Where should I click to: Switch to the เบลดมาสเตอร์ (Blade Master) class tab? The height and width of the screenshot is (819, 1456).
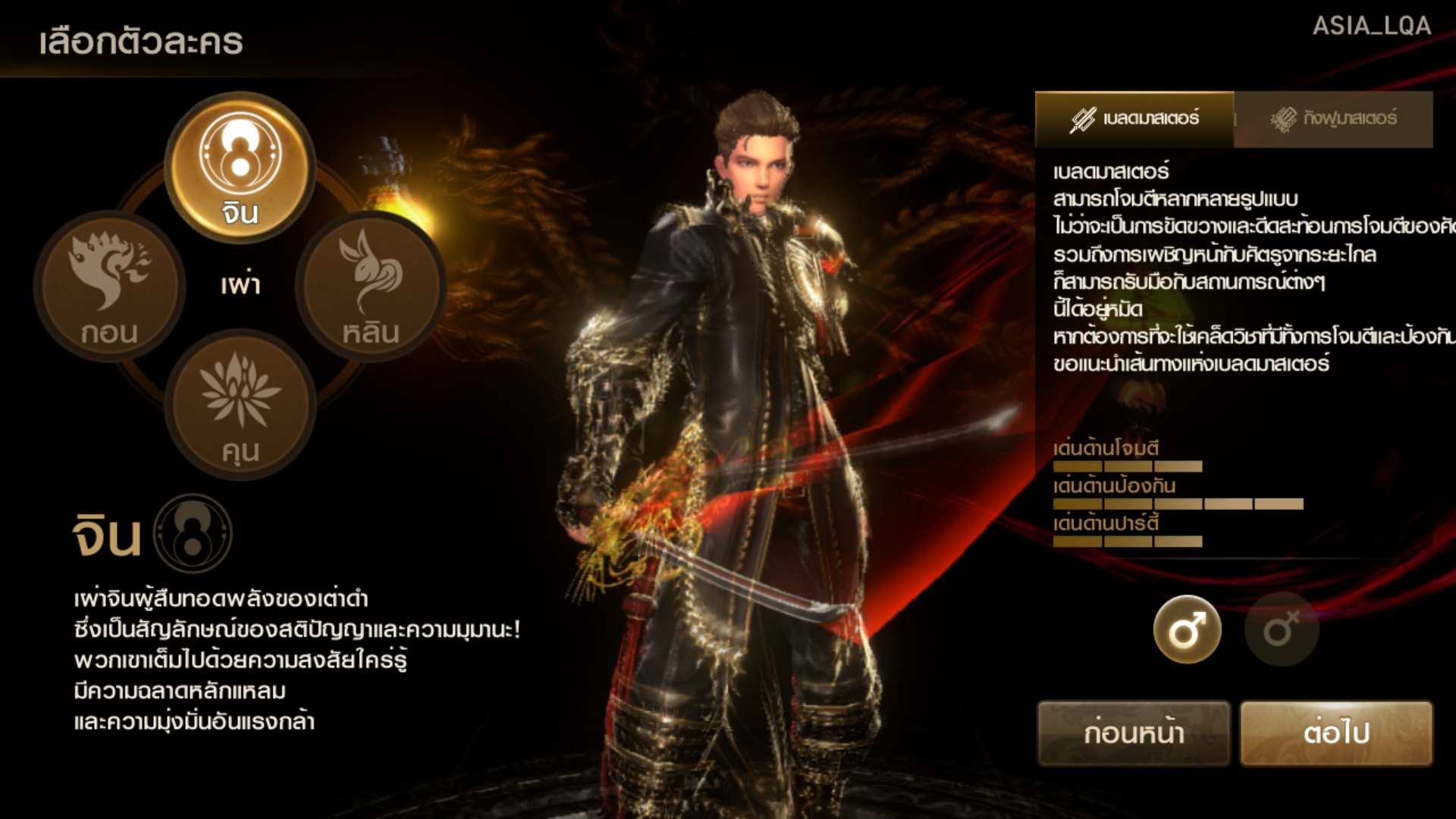1134,119
